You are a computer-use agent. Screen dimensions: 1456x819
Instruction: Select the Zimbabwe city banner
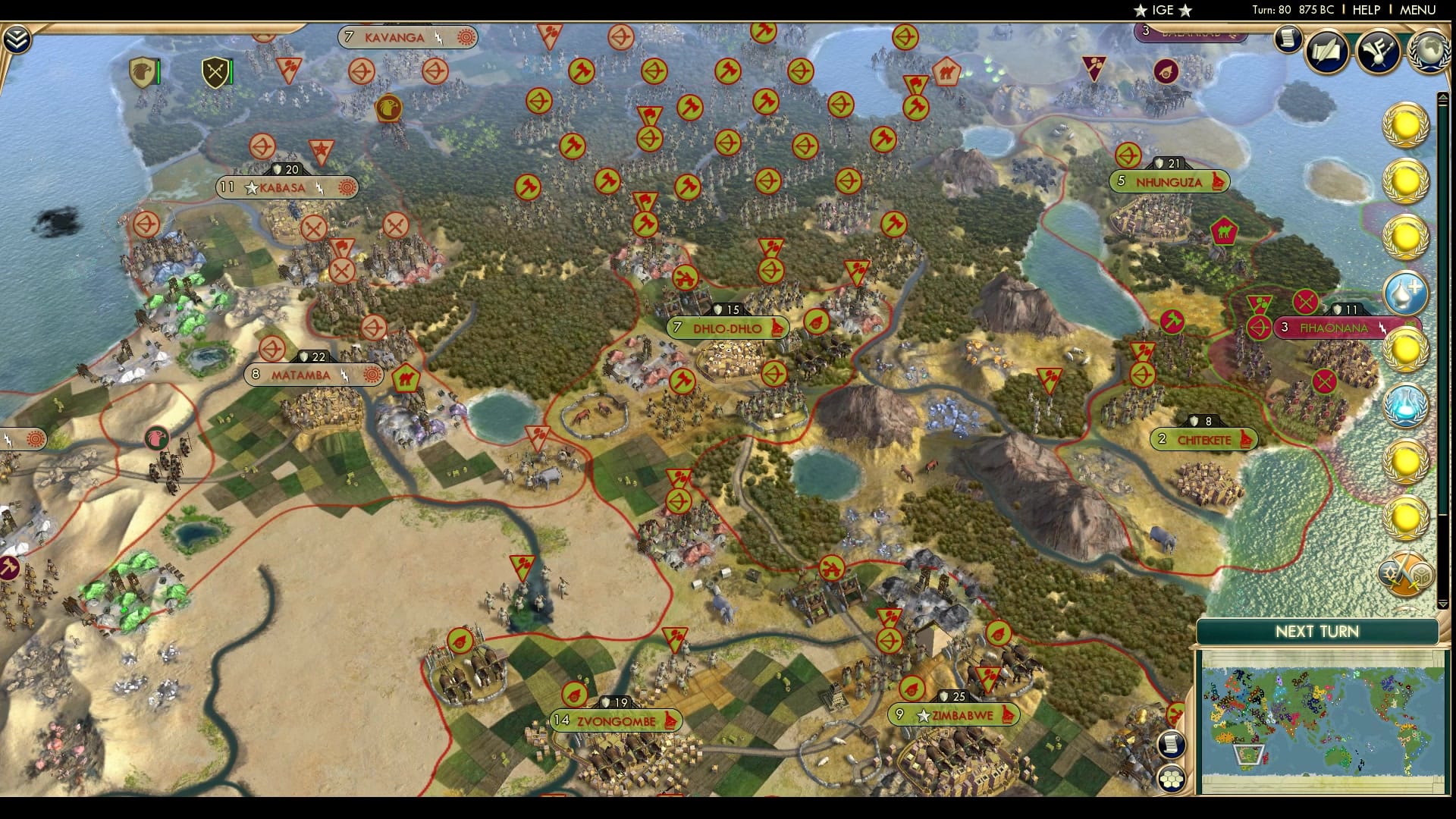point(954,714)
